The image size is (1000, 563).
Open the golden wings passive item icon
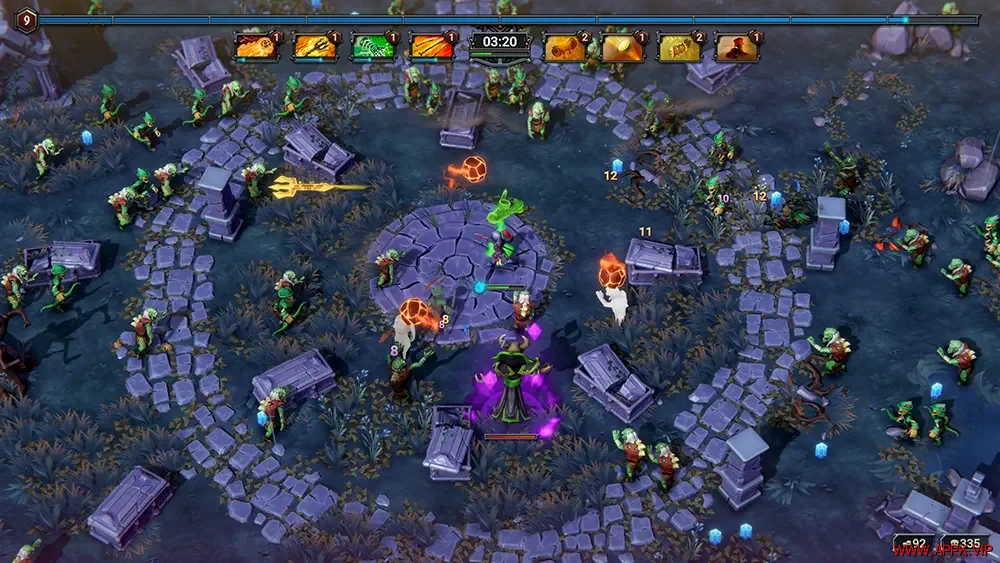[x=681, y=47]
